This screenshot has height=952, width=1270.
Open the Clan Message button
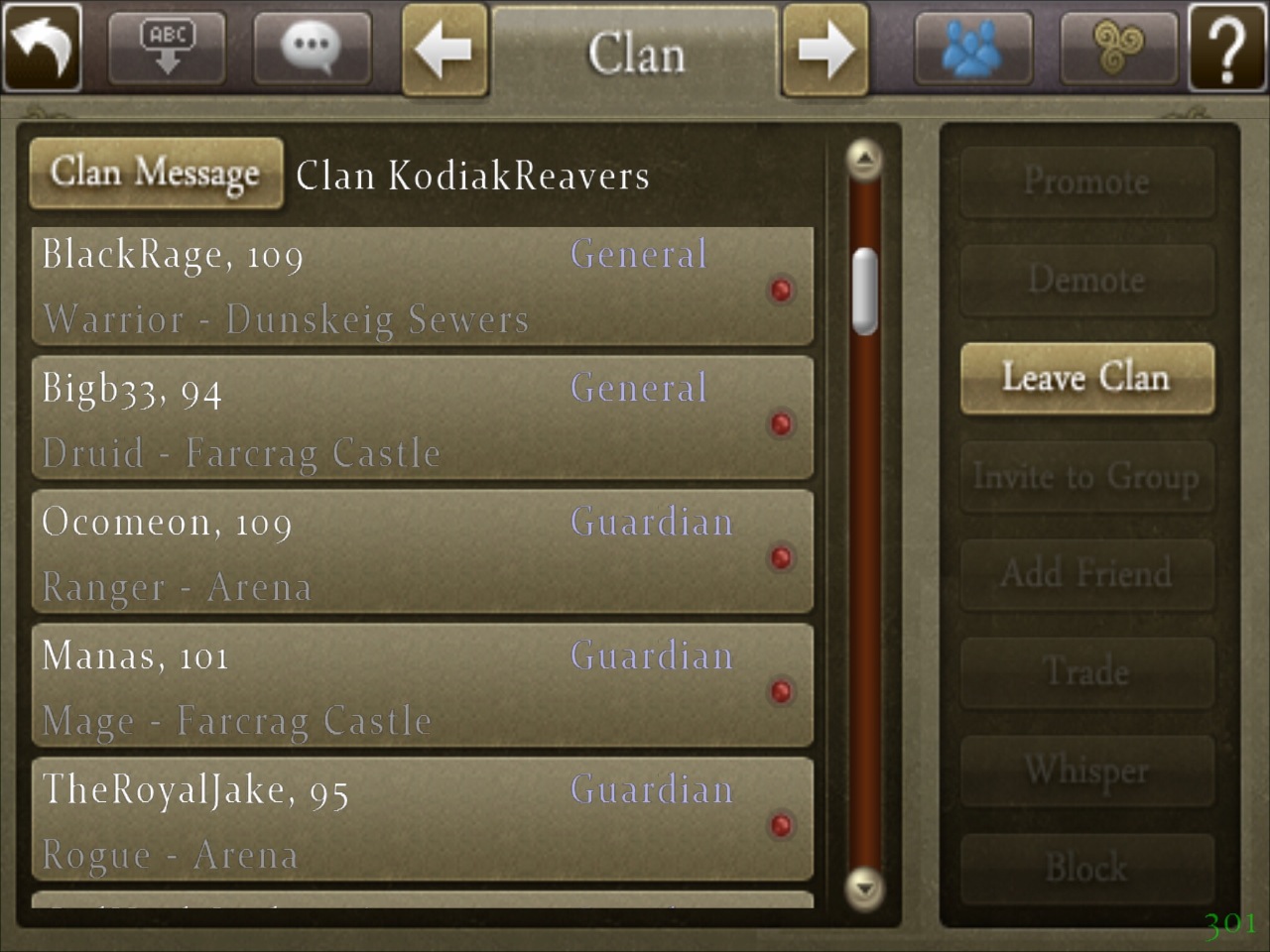[156, 173]
